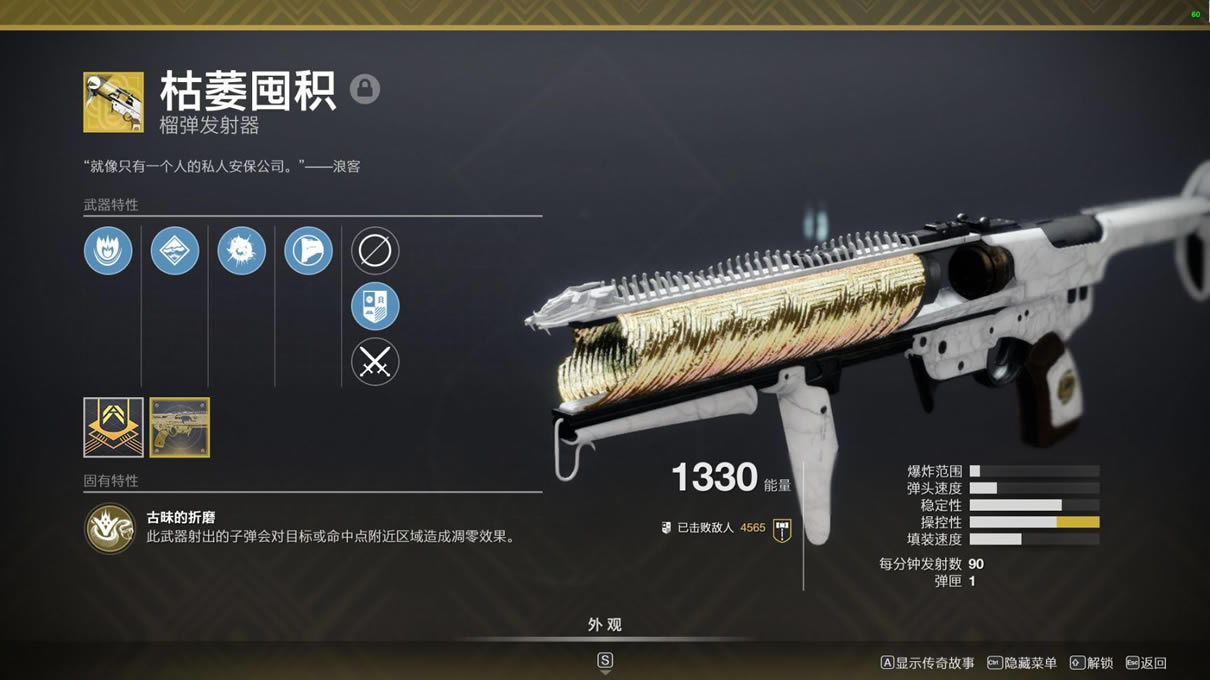Inspect the 古昧的折磨 intrinsic perk icon
Screen dimensions: 1210x680
(109, 528)
